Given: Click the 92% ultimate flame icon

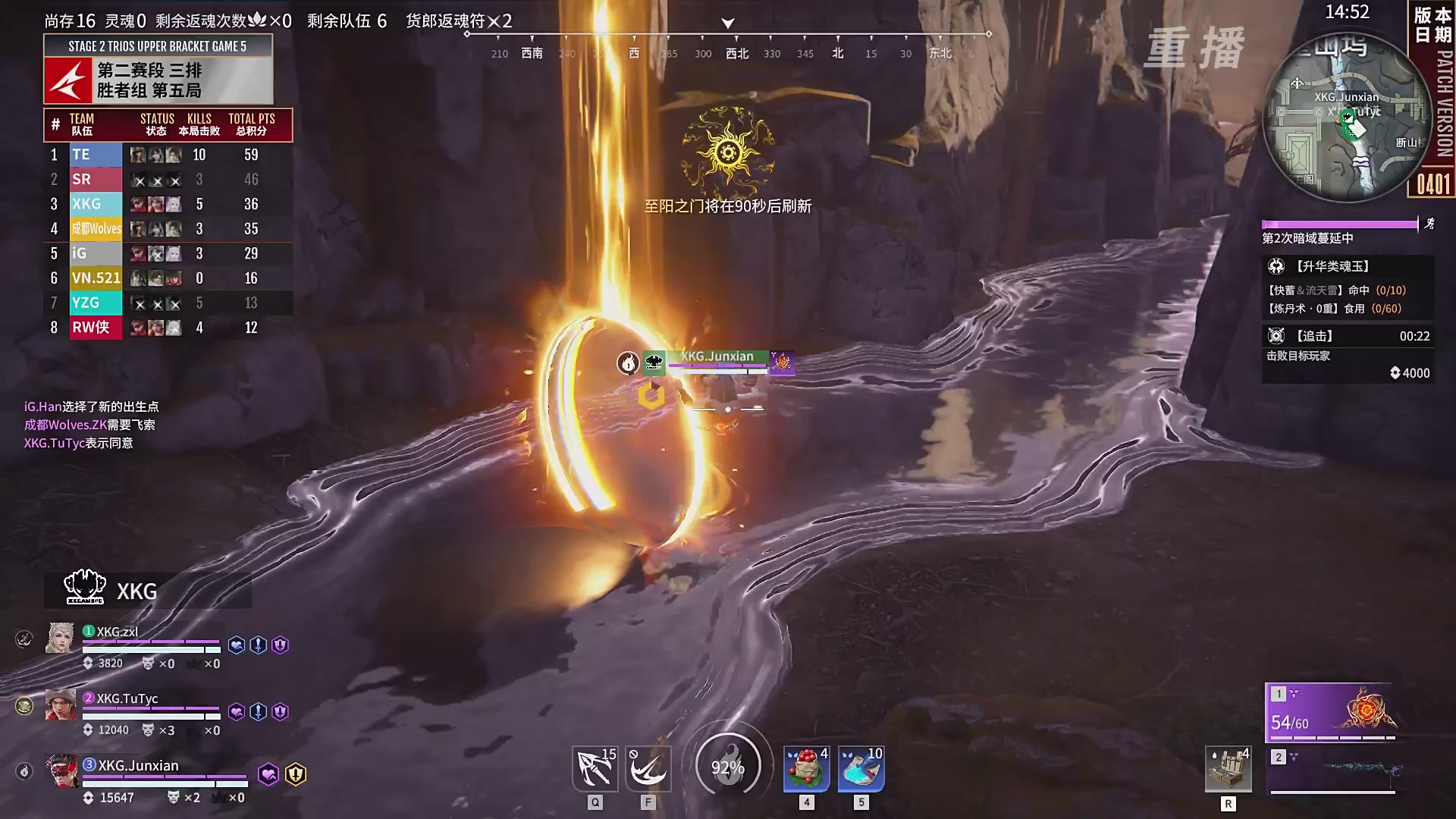Looking at the screenshot, I should click(728, 766).
